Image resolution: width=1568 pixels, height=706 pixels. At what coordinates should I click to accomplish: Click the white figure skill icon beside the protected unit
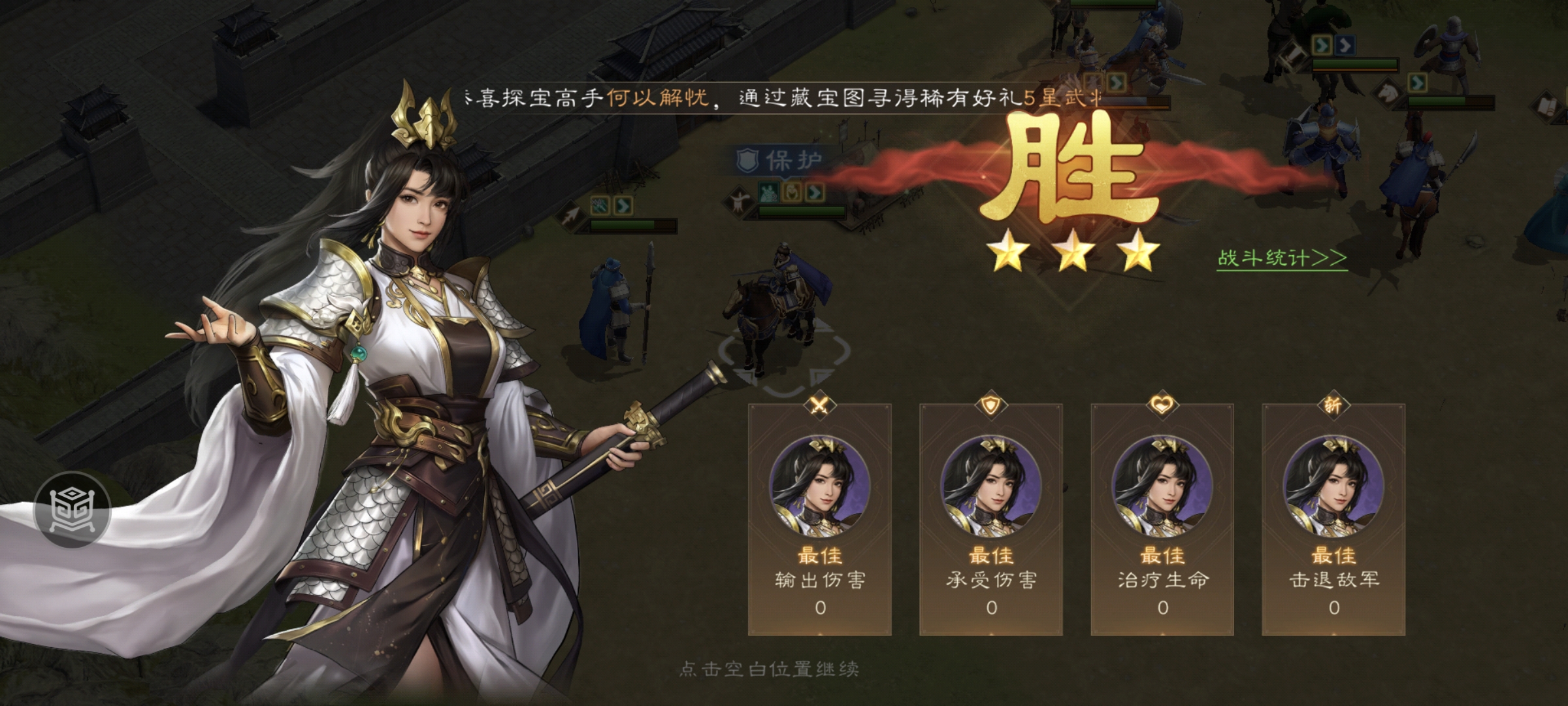click(738, 199)
